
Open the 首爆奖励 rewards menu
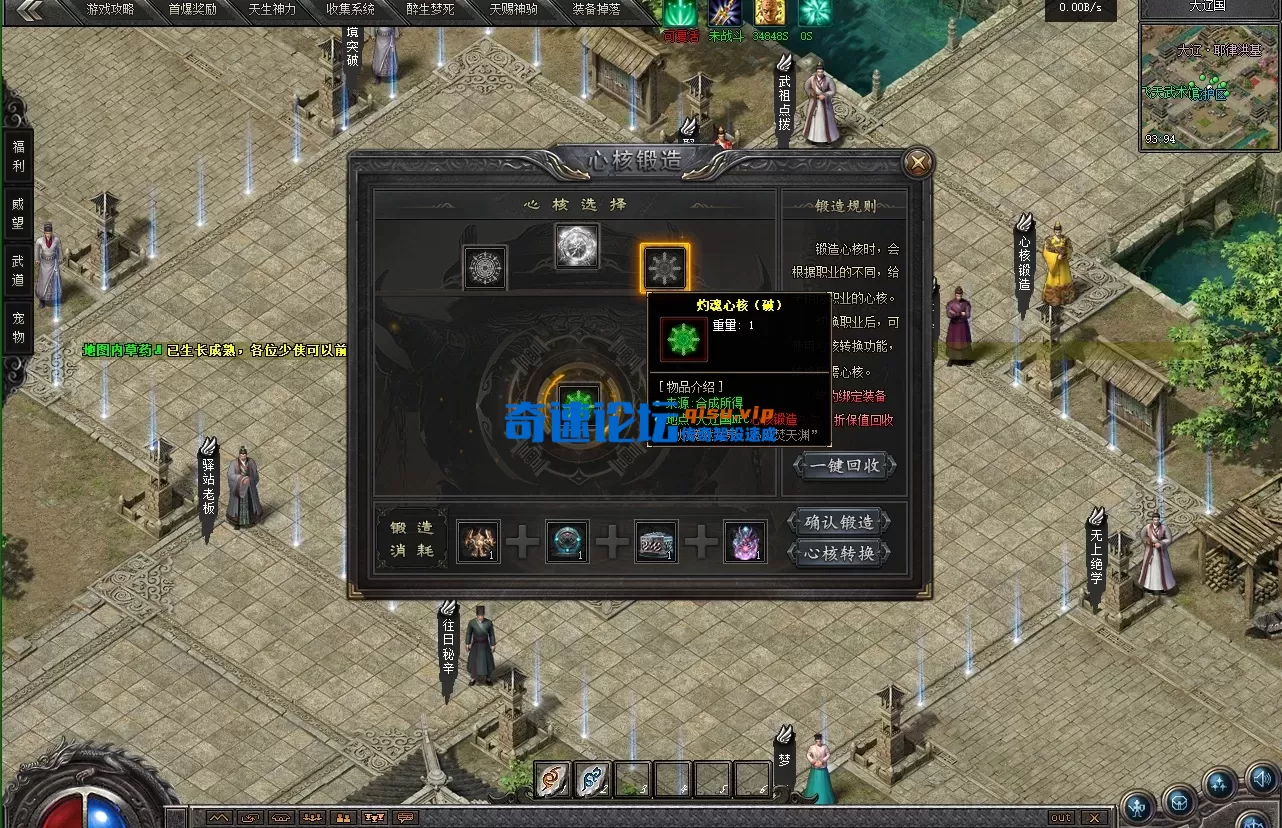coord(192,9)
